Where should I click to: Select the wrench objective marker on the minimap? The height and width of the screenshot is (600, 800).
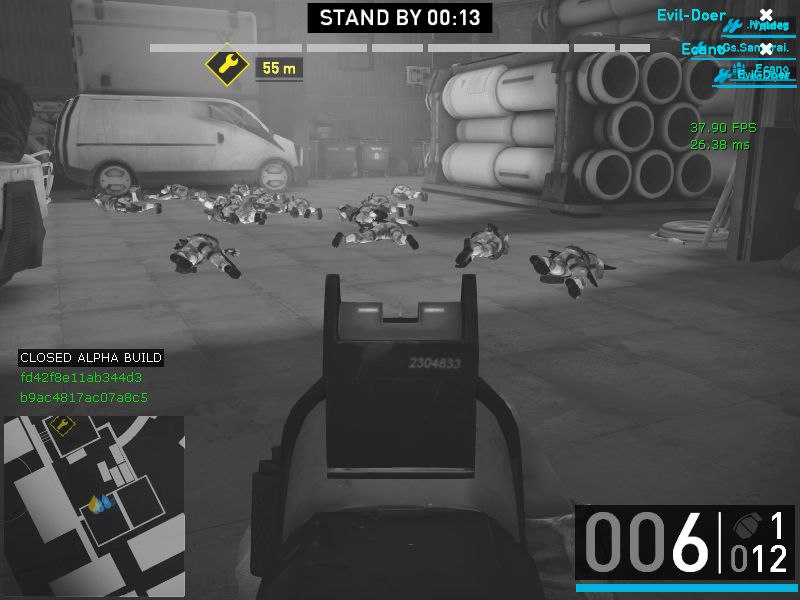[62, 427]
